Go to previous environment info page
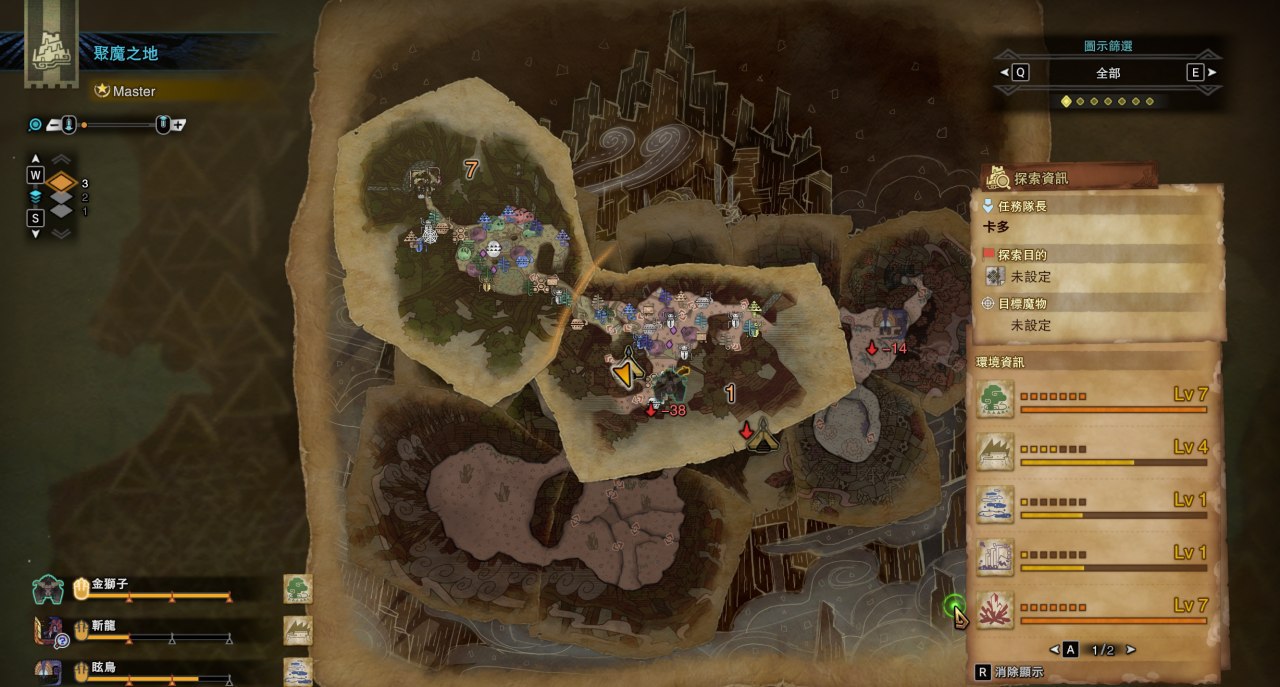 click(1055, 650)
